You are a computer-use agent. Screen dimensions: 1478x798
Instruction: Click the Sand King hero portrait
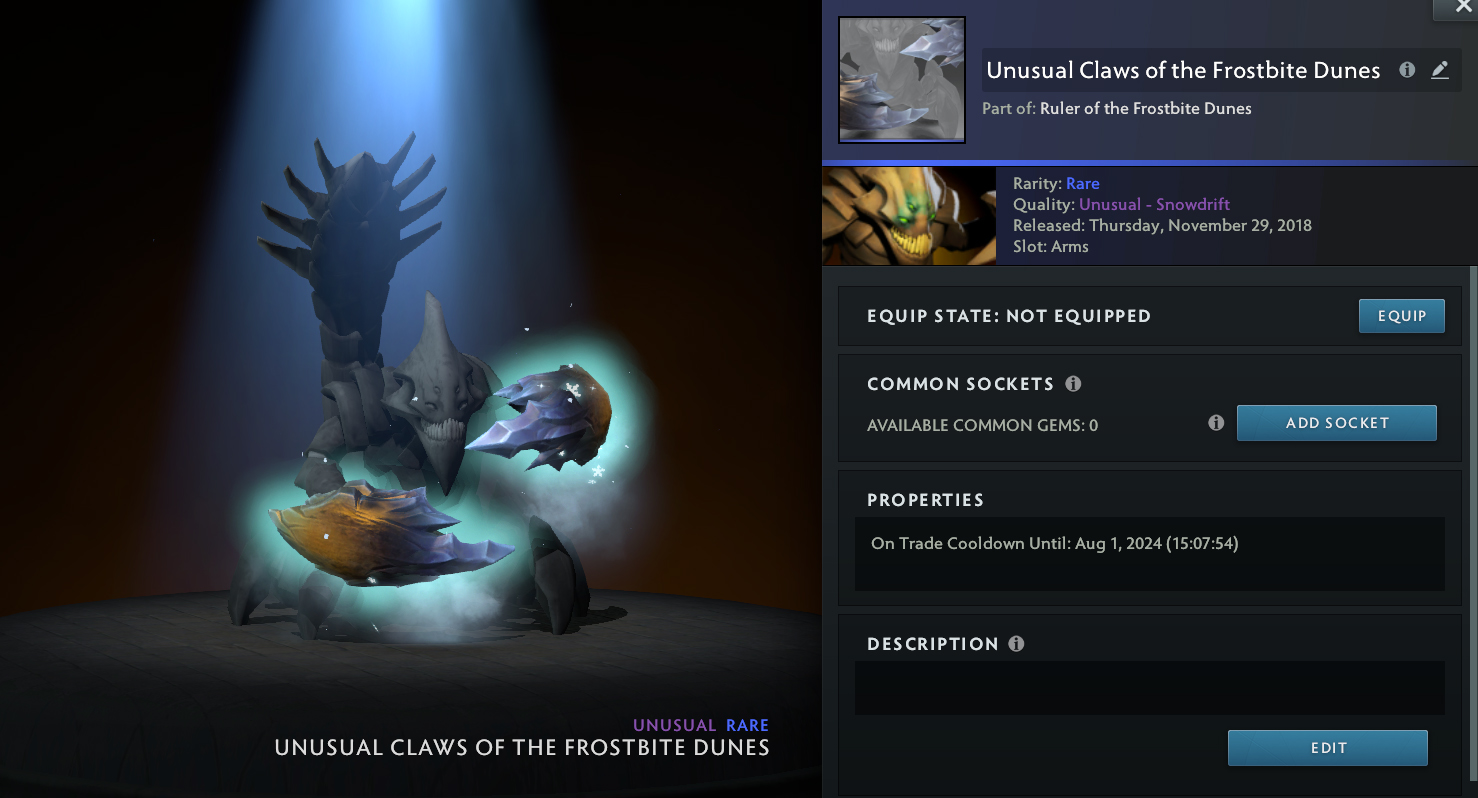click(908, 215)
